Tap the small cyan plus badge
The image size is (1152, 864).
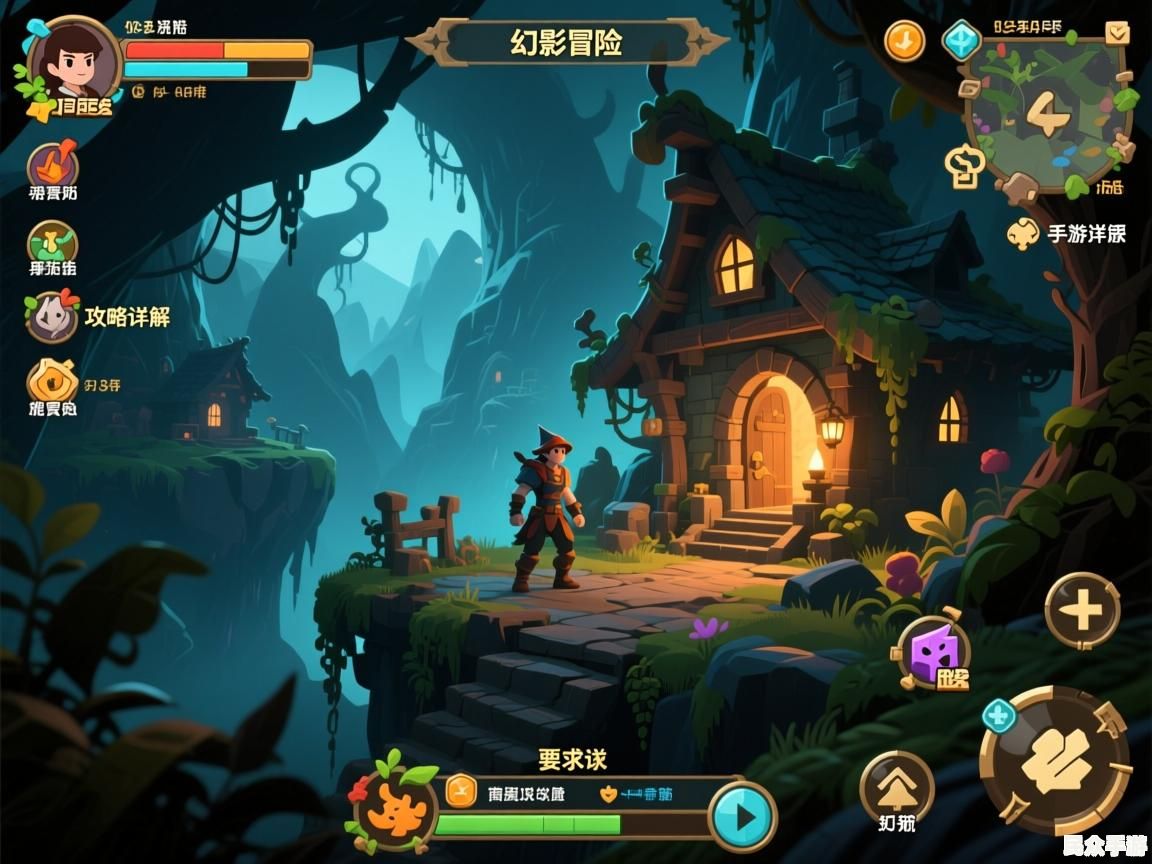[x=998, y=716]
